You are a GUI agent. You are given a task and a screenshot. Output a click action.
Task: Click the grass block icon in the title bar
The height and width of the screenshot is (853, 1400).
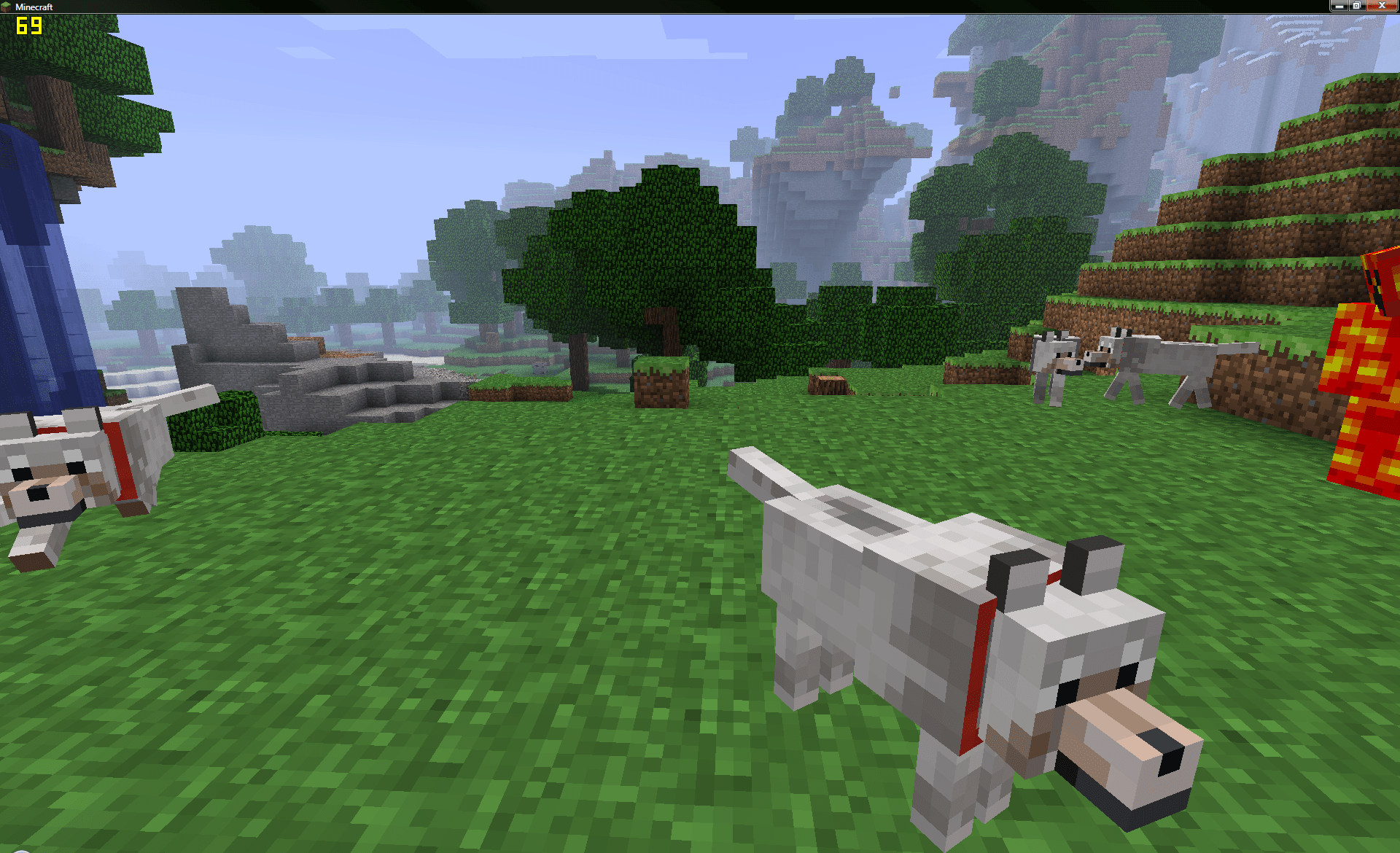click(6, 7)
